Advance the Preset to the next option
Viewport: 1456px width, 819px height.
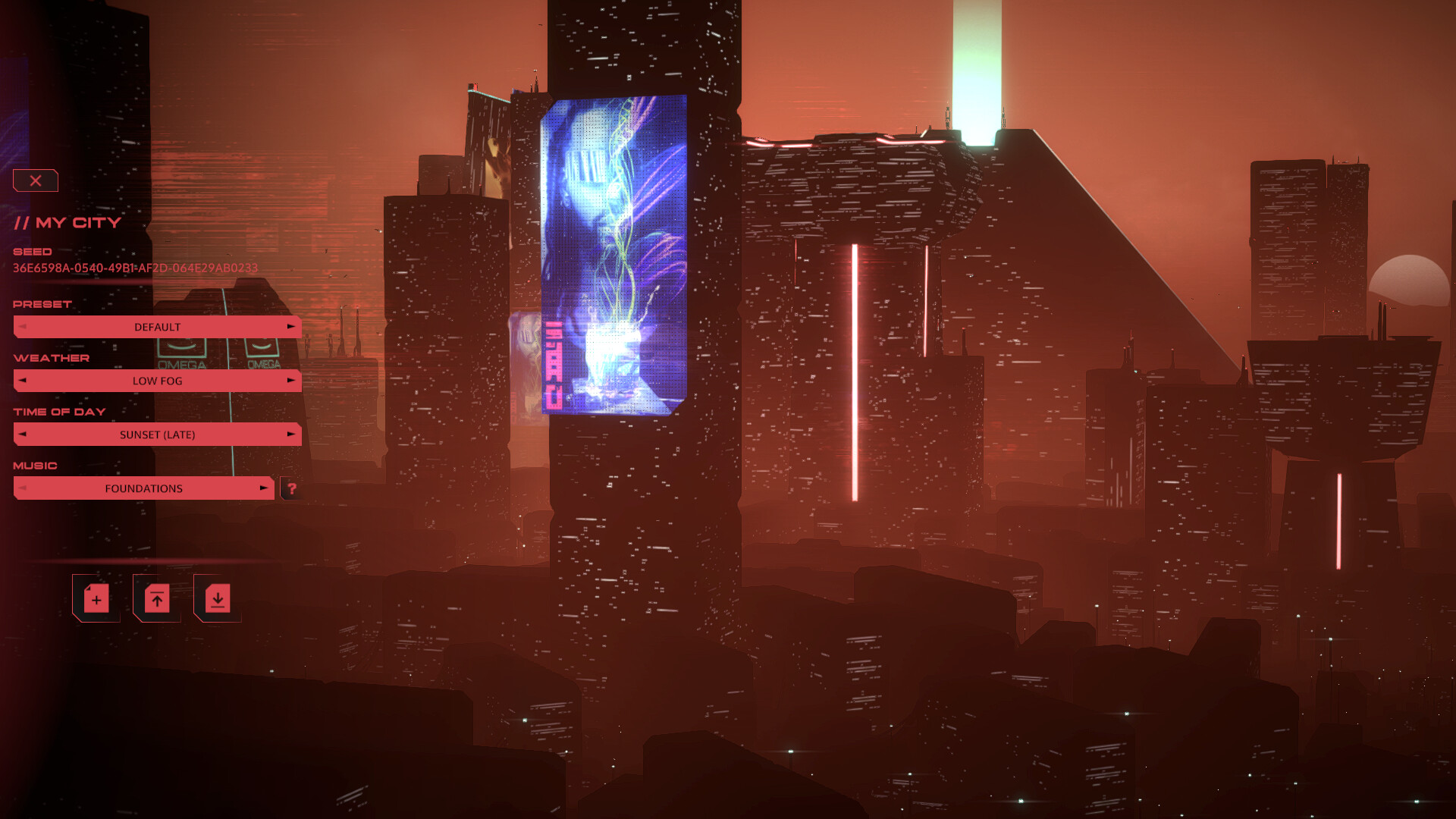(x=292, y=326)
